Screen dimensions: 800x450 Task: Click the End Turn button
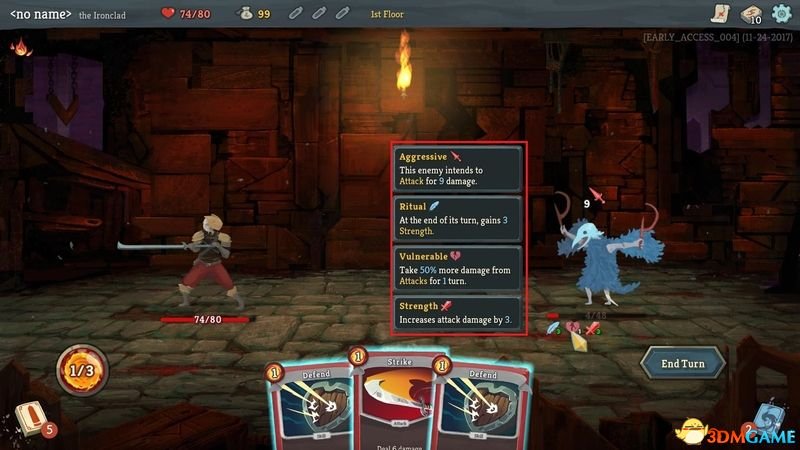(x=683, y=363)
